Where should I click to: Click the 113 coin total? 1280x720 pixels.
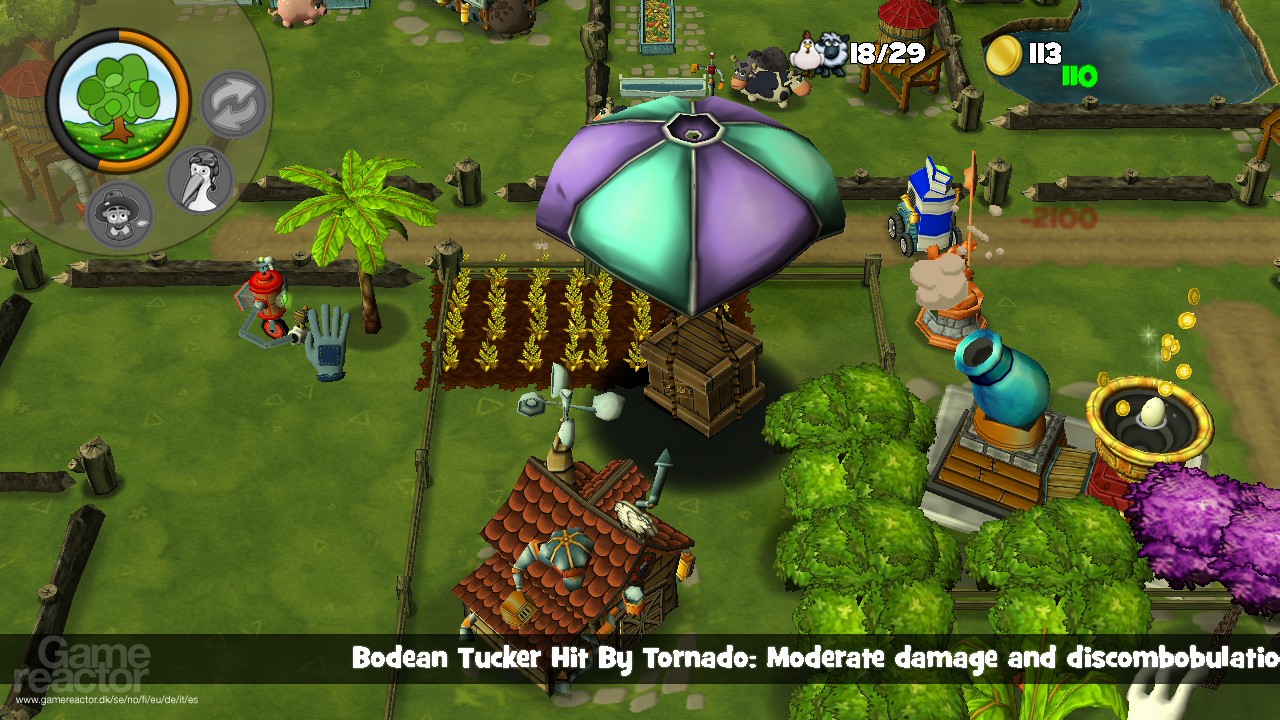coord(1047,52)
